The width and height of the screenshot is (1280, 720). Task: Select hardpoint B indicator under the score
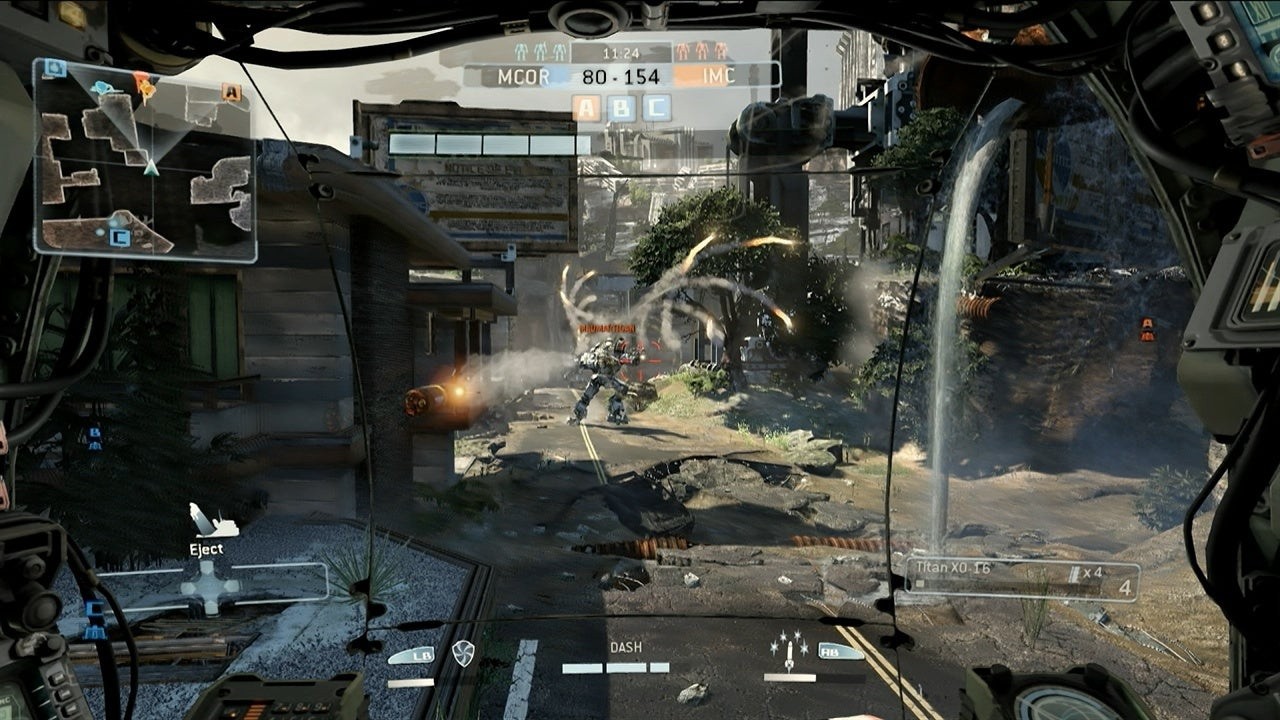[x=621, y=108]
